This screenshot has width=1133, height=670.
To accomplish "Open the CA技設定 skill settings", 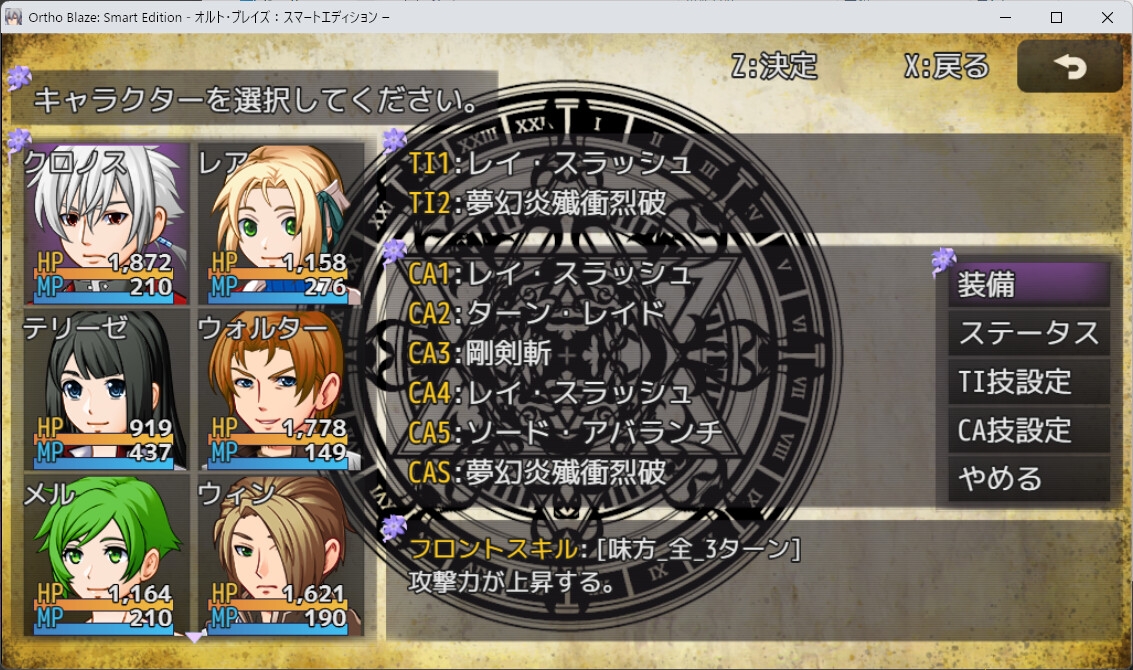I will click(1028, 431).
